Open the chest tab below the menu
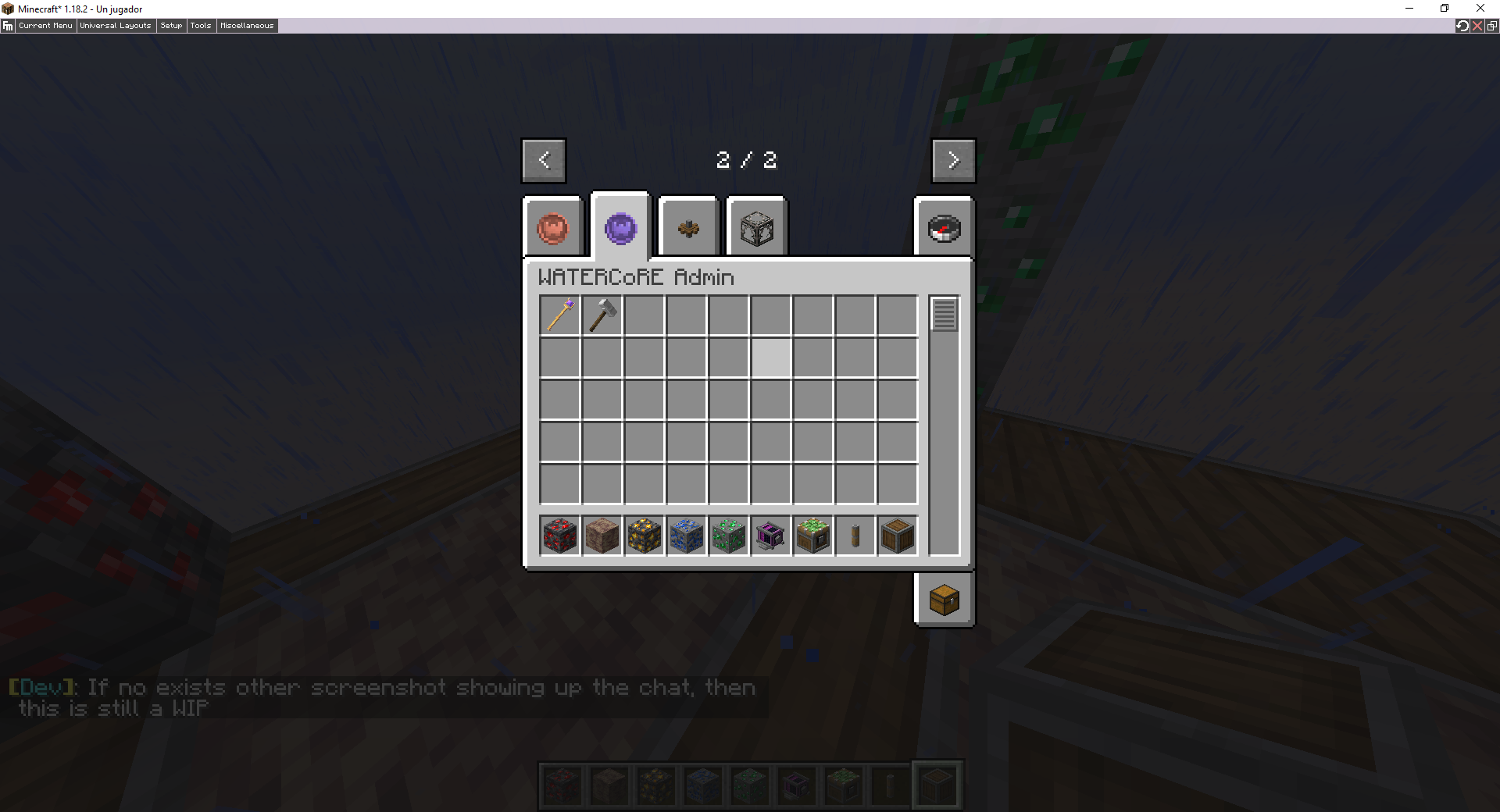Image resolution: width=1500 pixels, height=812 pixels. [x=943, y=600]
